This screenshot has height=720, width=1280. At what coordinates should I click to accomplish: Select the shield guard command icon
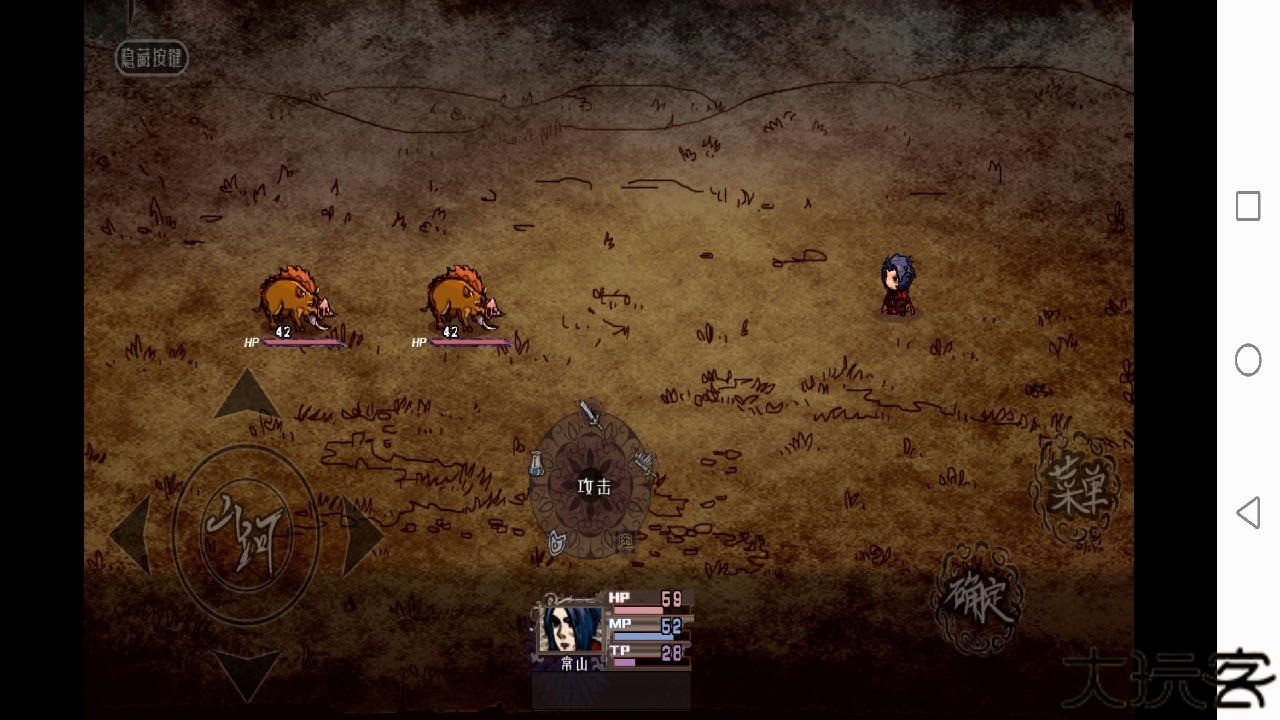tap(557, 542)
